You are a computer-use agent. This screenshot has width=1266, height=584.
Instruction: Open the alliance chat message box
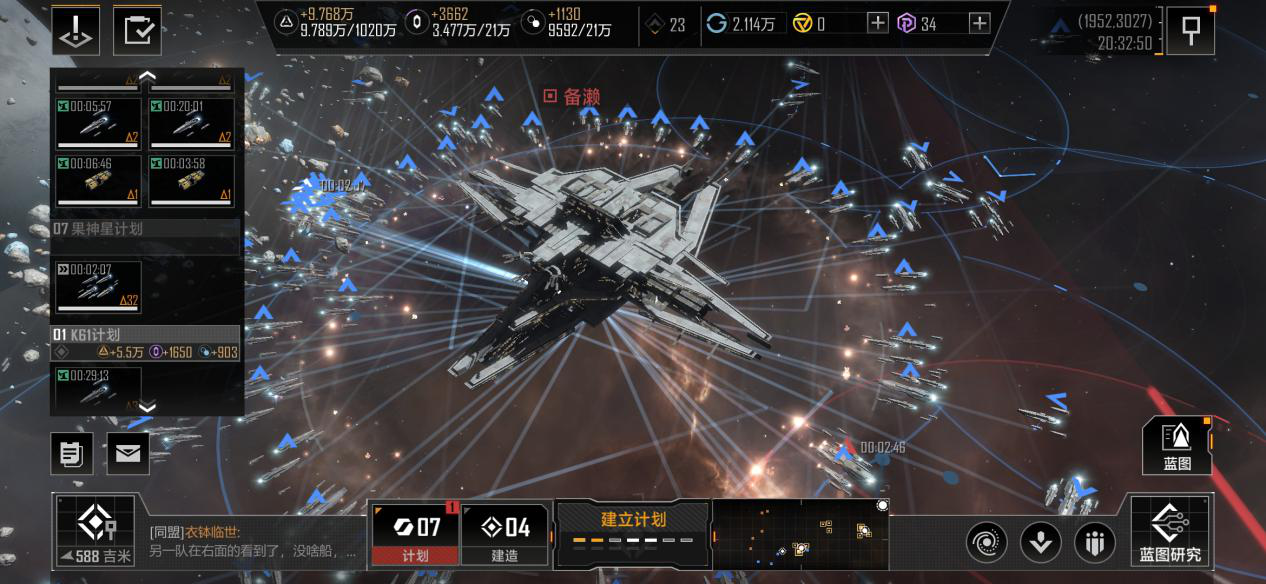[252, 541]
